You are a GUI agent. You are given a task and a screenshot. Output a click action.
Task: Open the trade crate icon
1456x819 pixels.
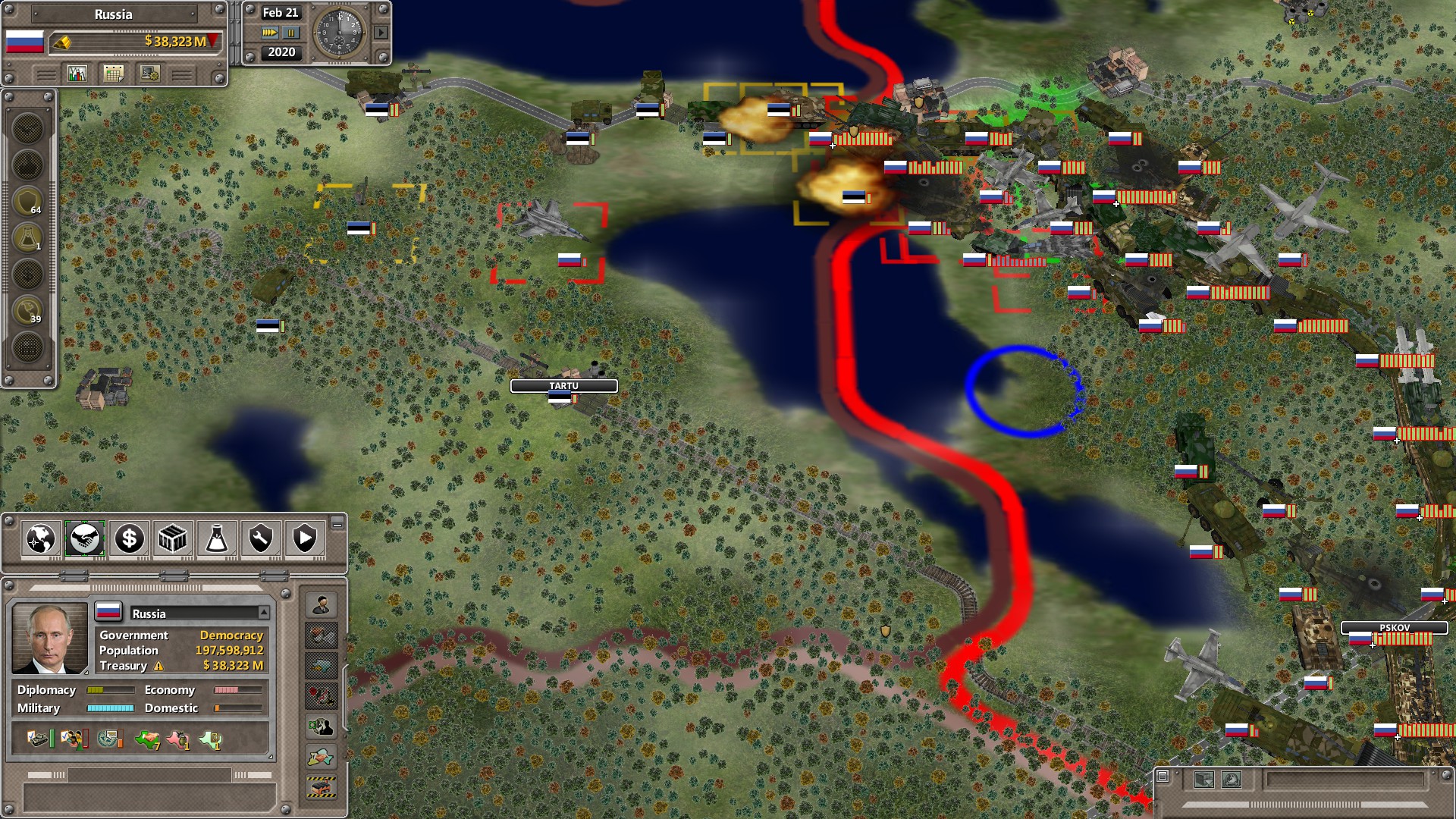click(x=173, y=539)
